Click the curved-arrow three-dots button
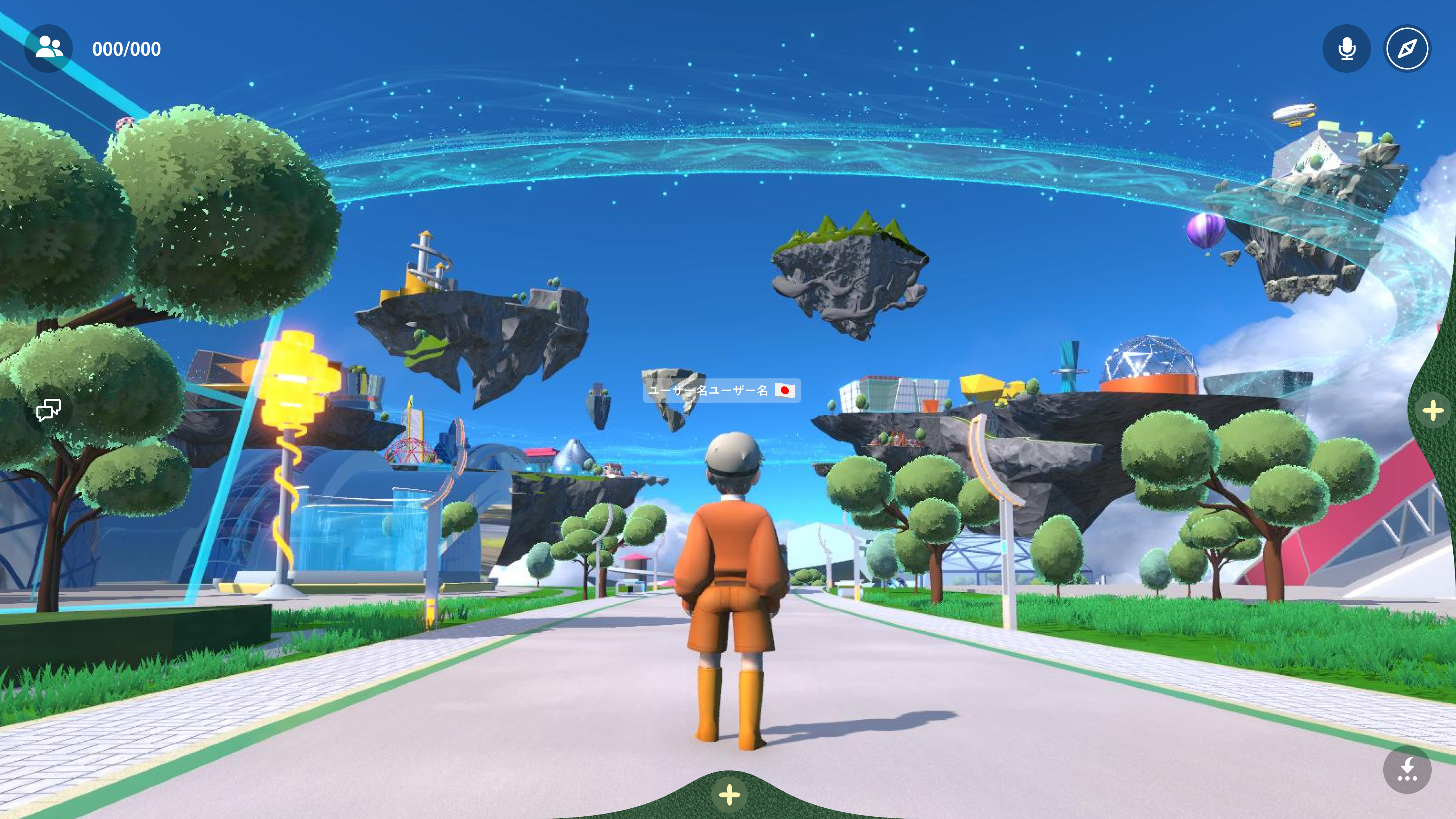Viewport: 1456px width, 819px height. 1407,769
